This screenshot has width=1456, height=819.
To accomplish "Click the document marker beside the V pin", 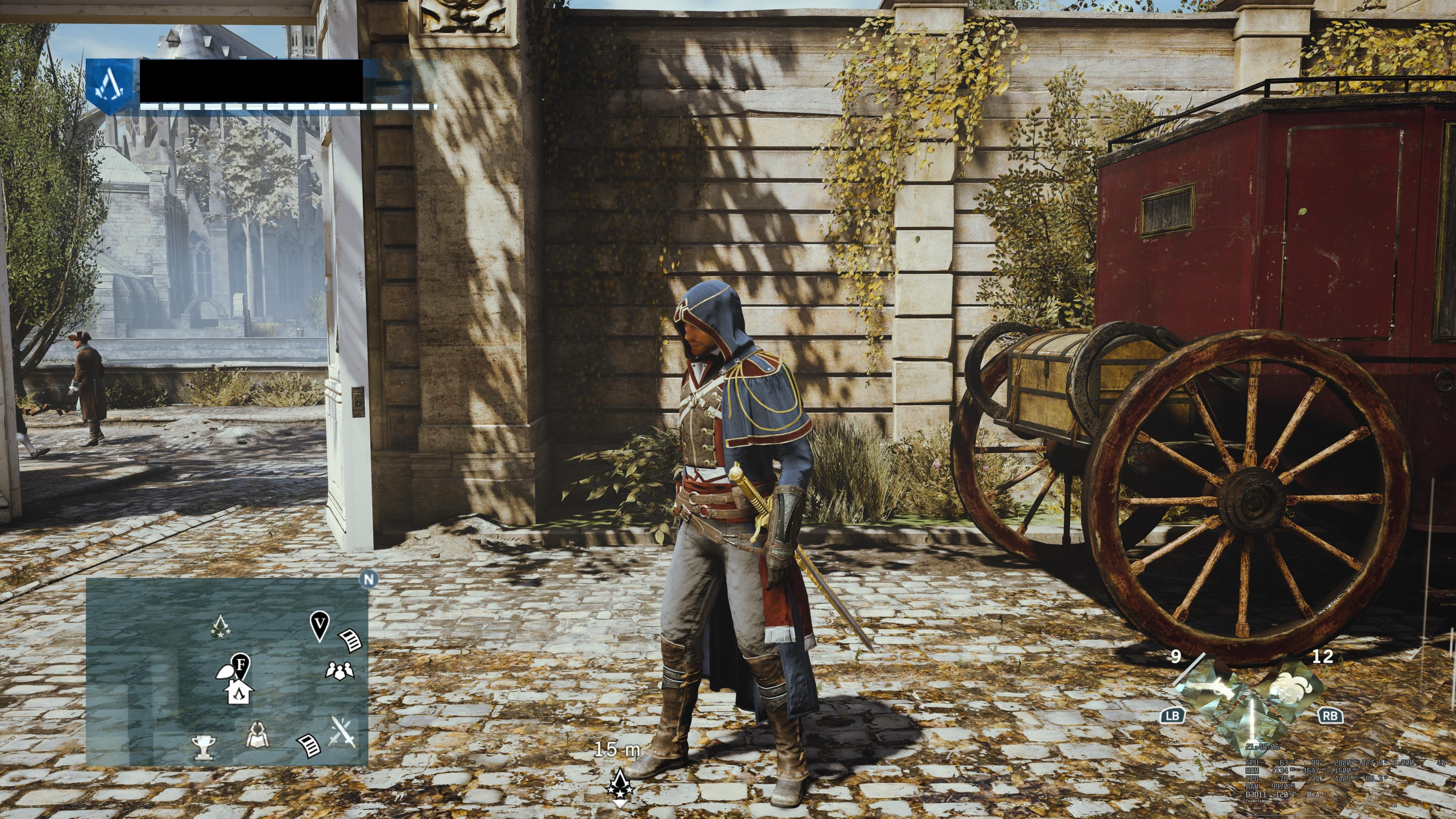I will (350, 641).
